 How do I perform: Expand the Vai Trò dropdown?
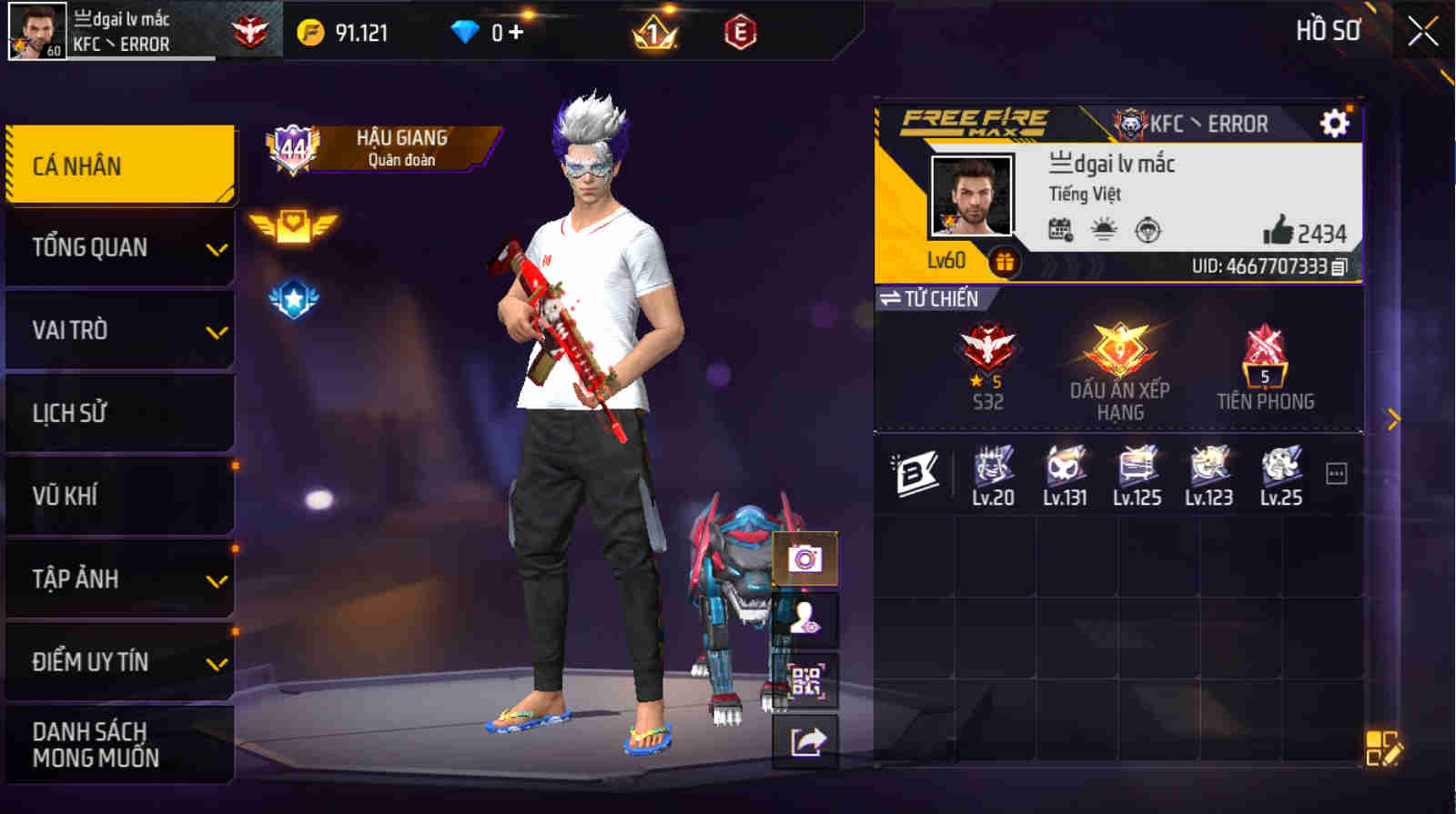point(118,330)
